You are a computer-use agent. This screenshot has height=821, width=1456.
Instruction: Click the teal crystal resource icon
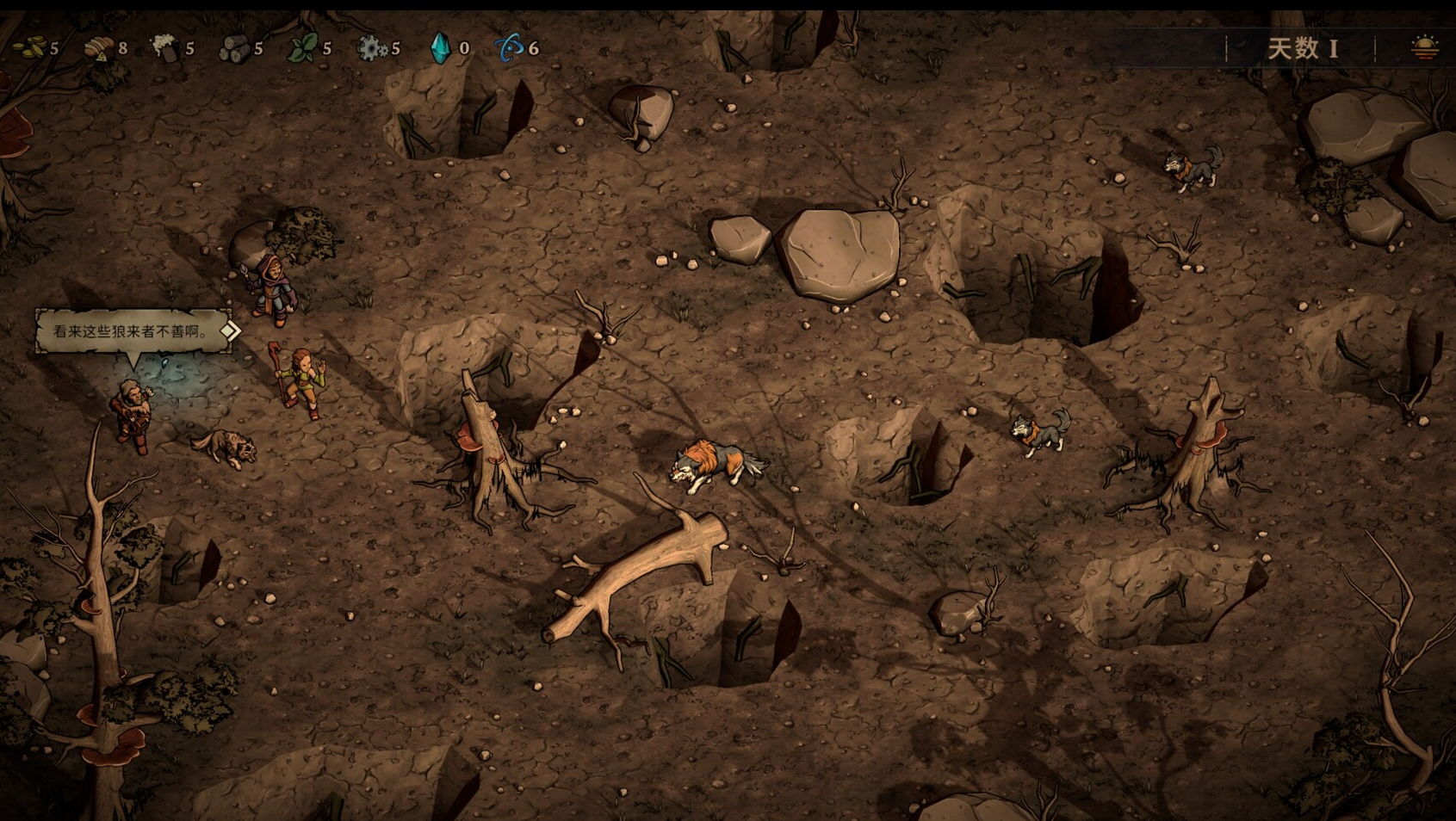coord(439,48)
